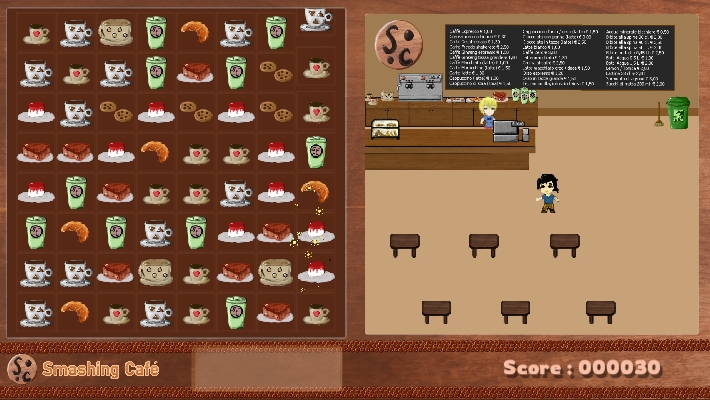The image size is (710, 400).
Task: Select the tiramisu between two strawberry cake tiles
Action: [x=276, y=231]
